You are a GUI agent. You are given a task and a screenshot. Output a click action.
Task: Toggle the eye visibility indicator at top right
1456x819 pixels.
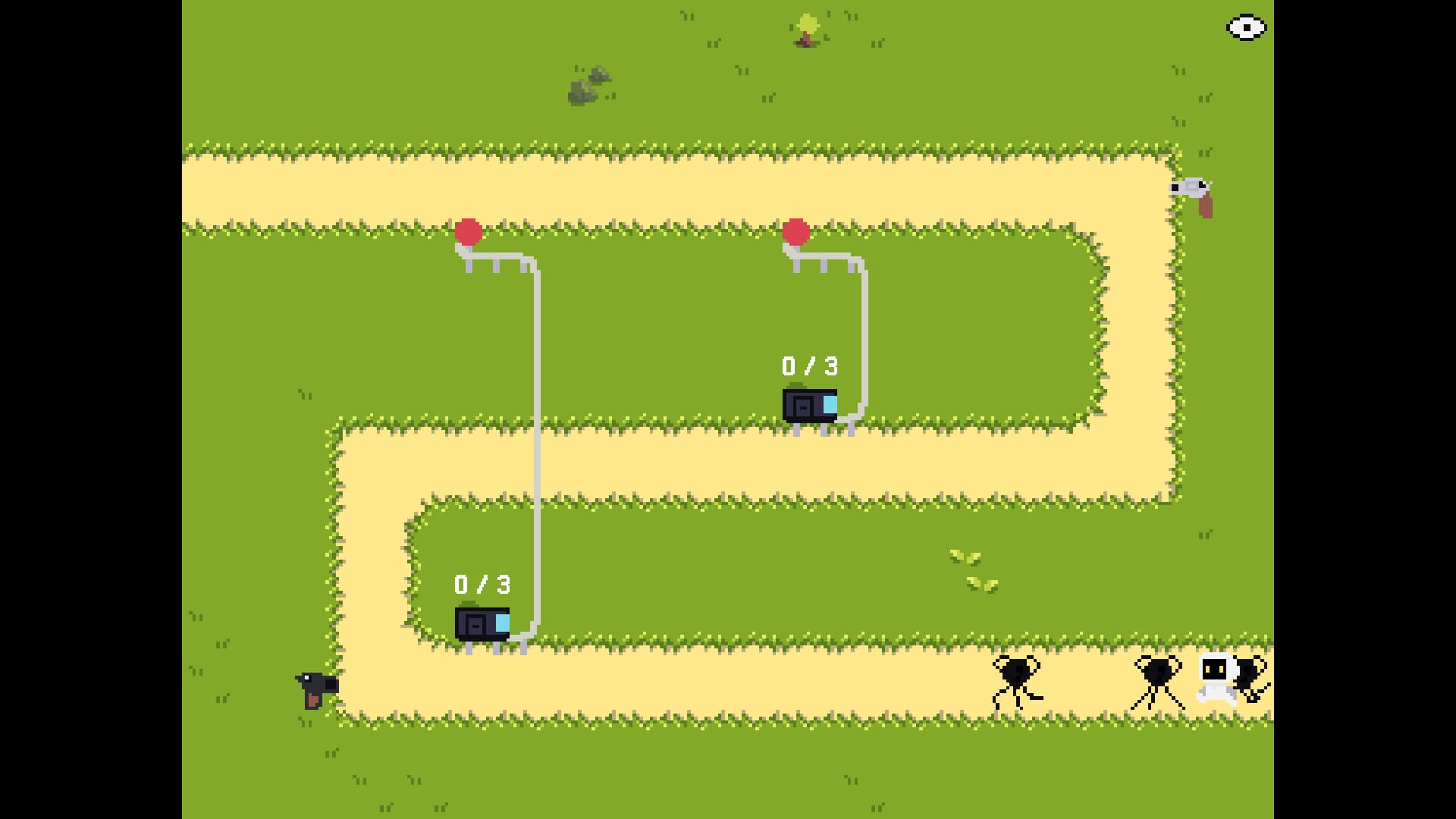click(x=1246, y=27)
